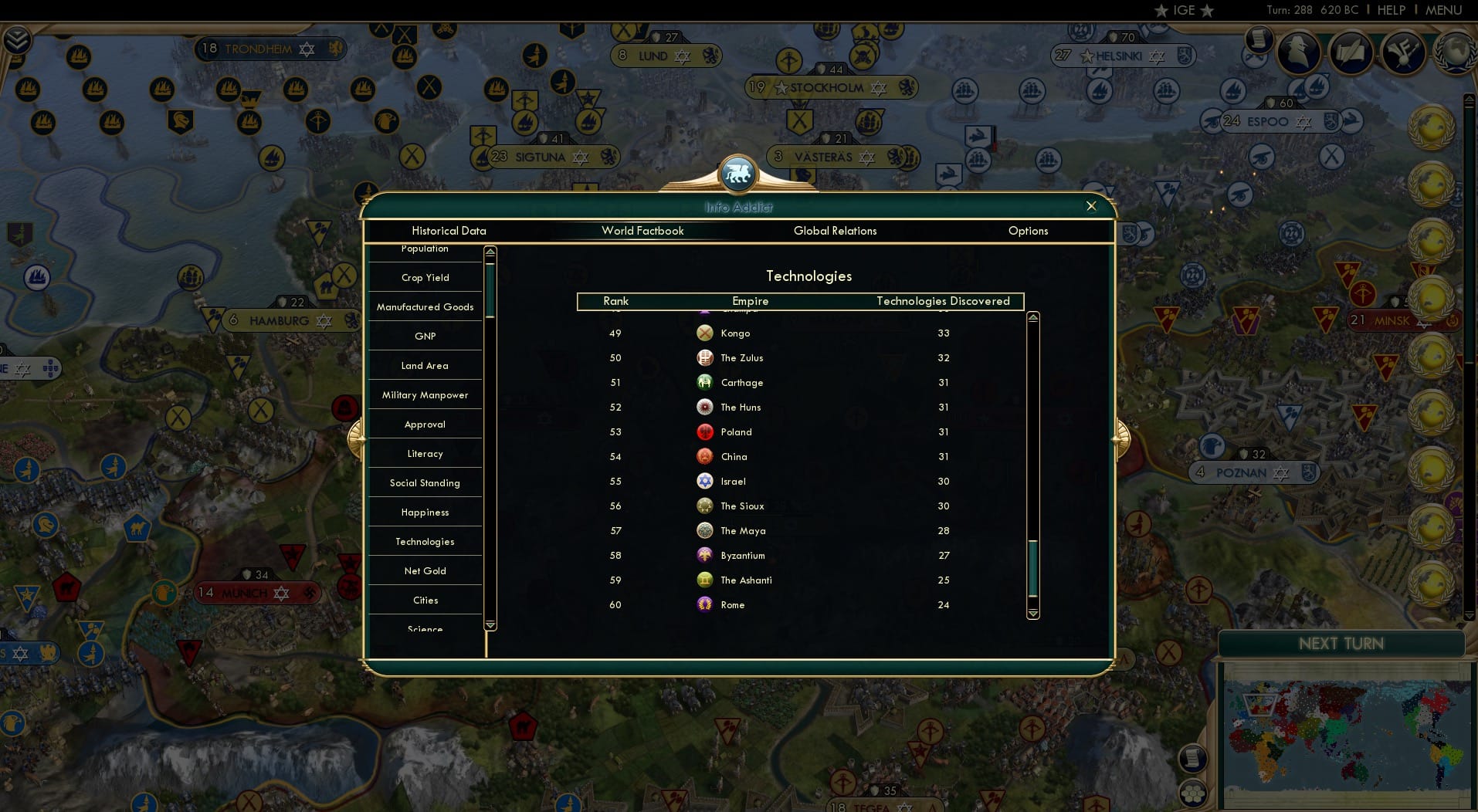Select the Happiness category
The height and width of the screenshot is (812, 1478).
(x=425, y=512)
